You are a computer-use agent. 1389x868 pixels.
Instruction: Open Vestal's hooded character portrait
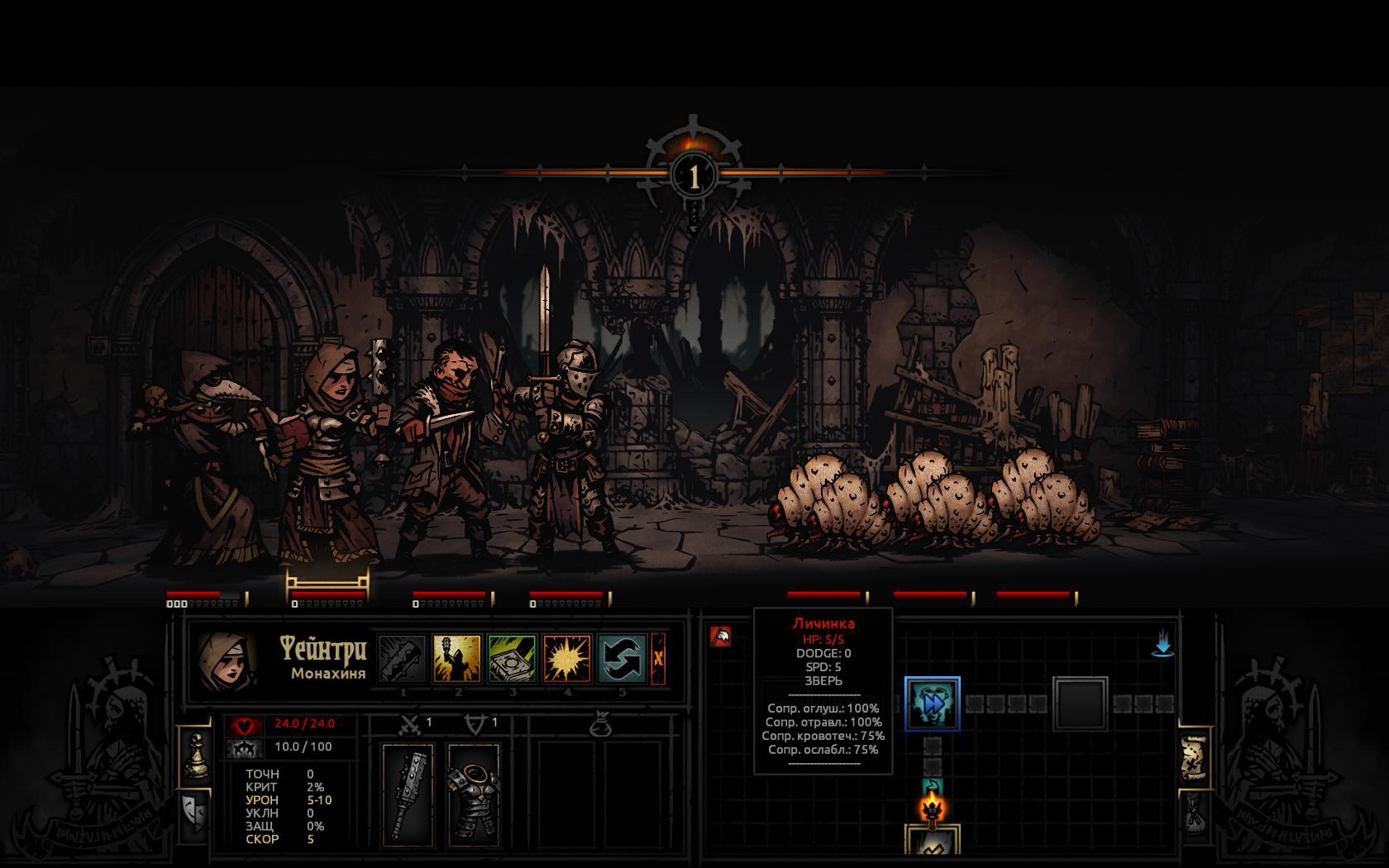(x=226, y=662)
